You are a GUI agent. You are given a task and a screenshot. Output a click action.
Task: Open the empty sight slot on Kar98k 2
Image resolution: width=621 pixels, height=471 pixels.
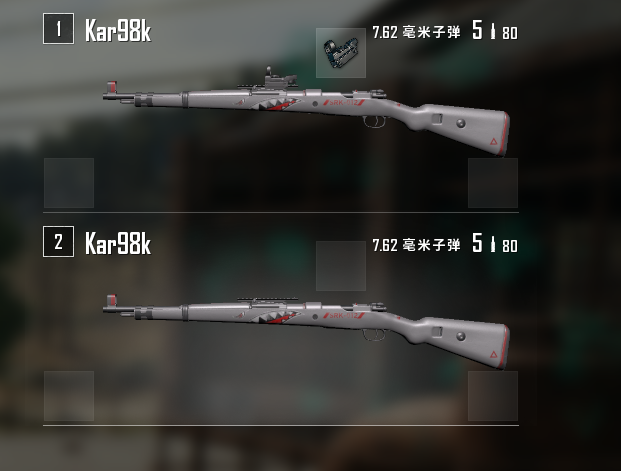(340, 266)
